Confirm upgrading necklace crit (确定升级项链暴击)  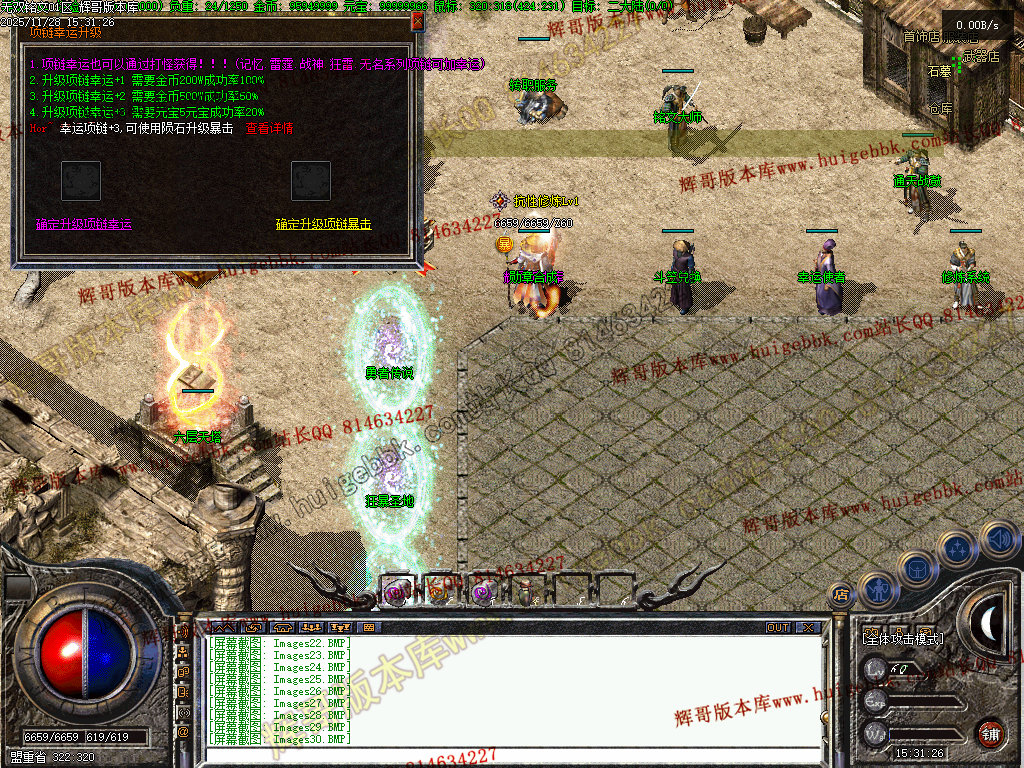[x=323, y=225]
